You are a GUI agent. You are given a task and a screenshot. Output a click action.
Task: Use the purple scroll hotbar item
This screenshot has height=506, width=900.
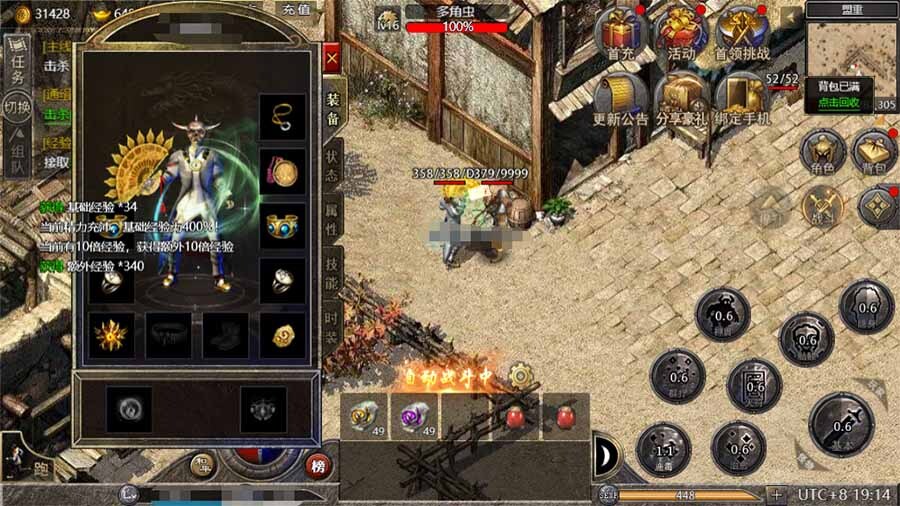(413, 415)
